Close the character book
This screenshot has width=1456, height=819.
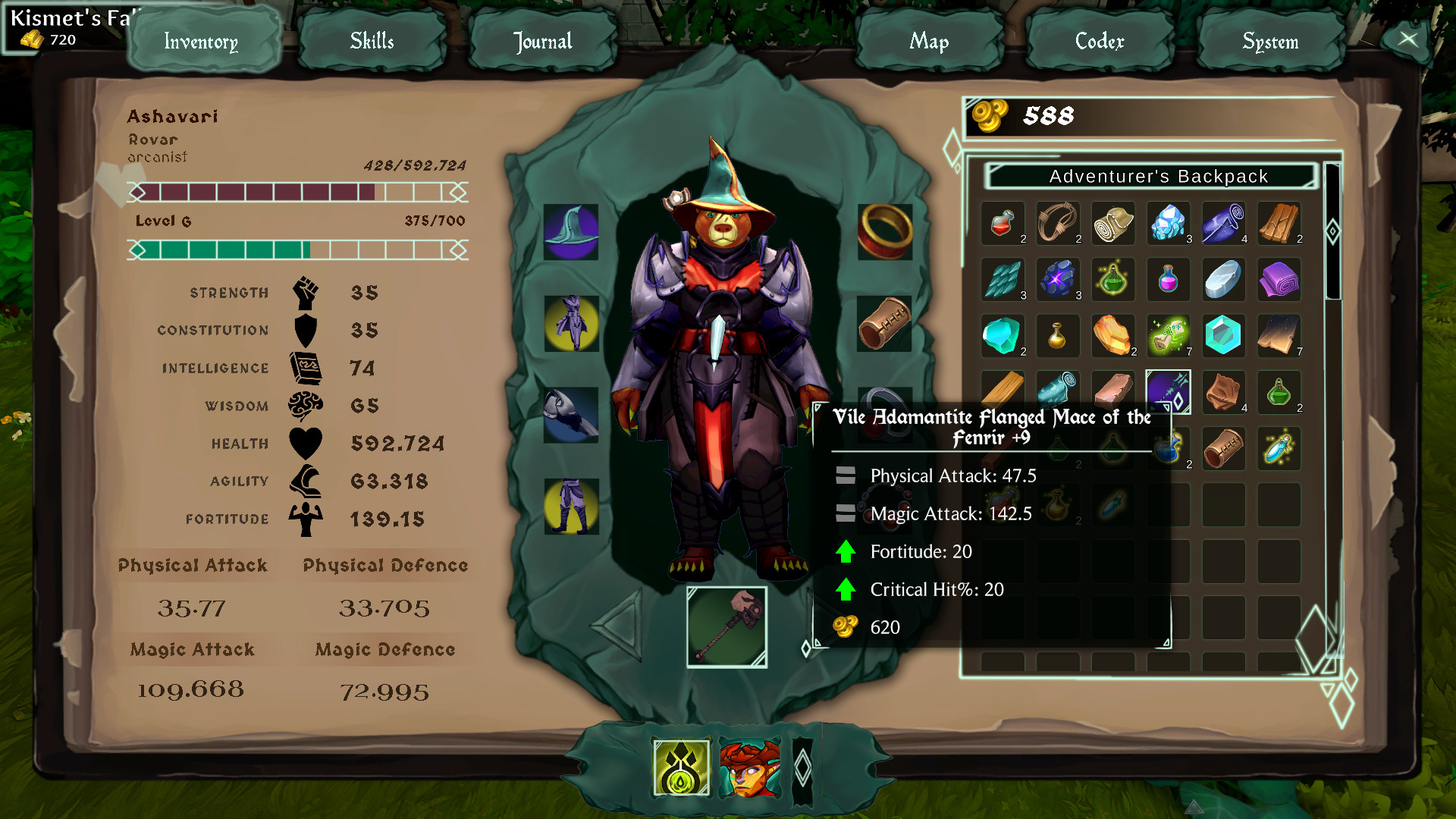(x=1407, y=39)
